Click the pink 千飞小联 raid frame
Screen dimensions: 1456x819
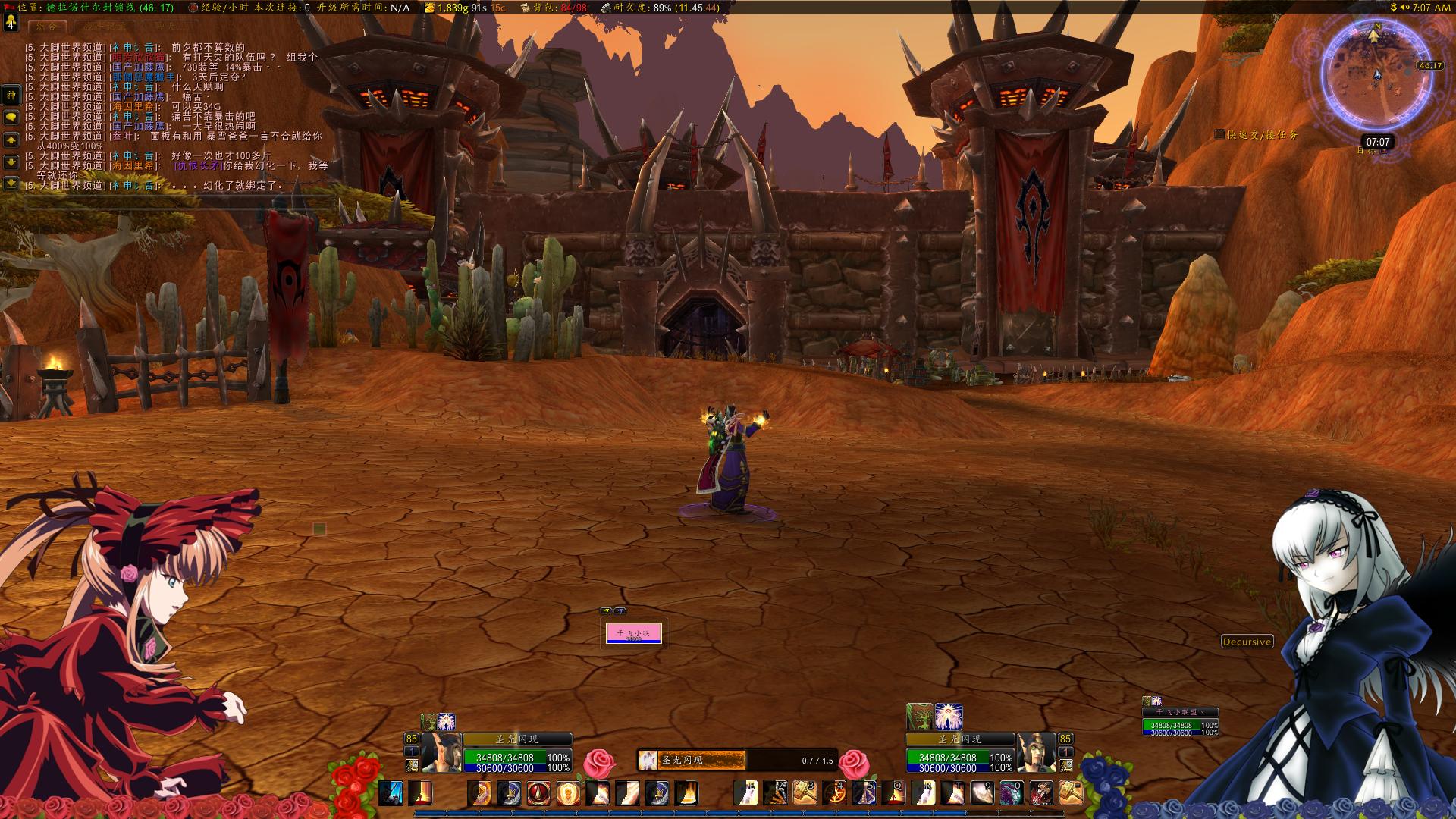(x=634, y=633)
